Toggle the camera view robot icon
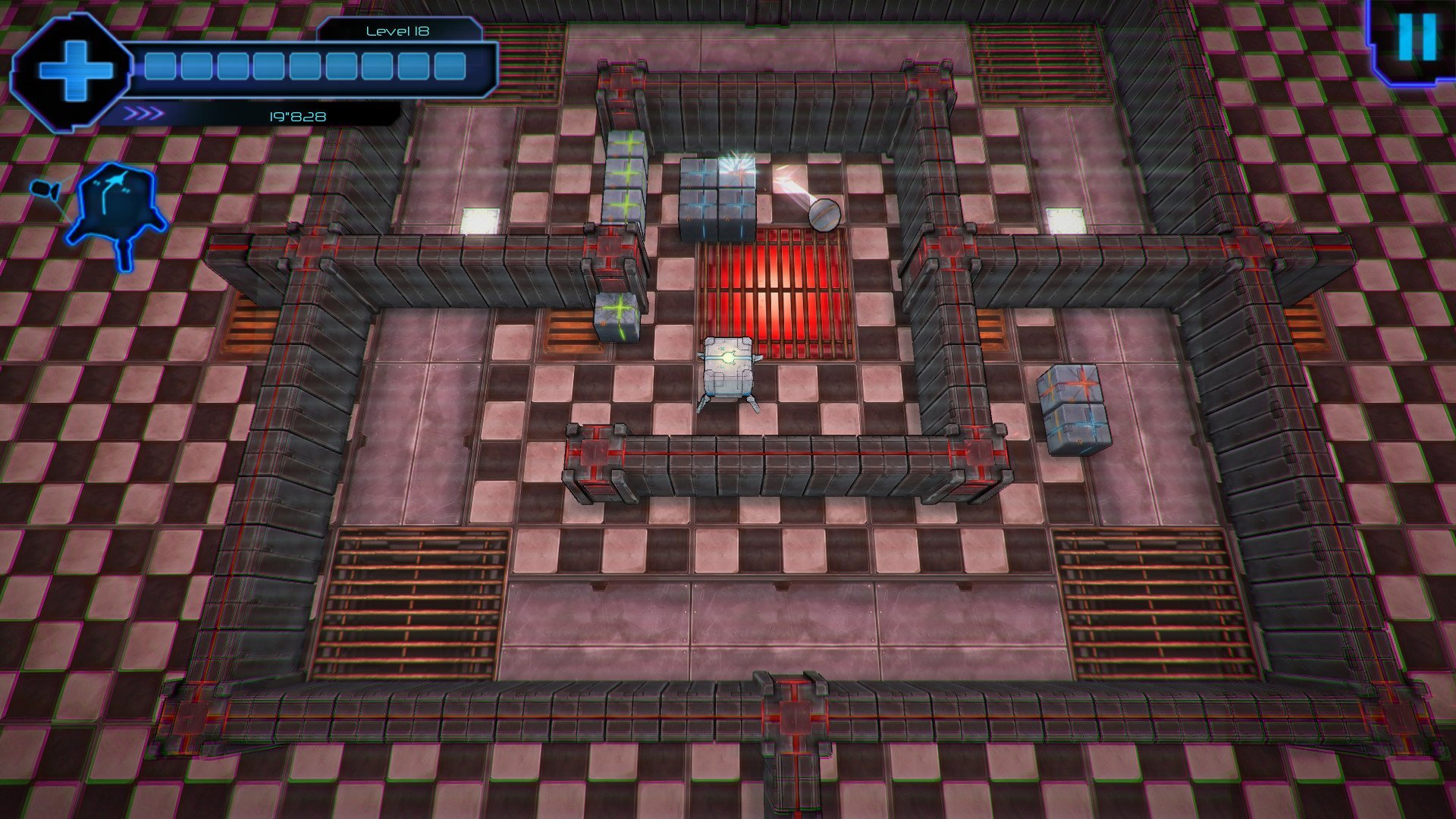Viewport: 1456px width, 819px height. click(115, 209)
